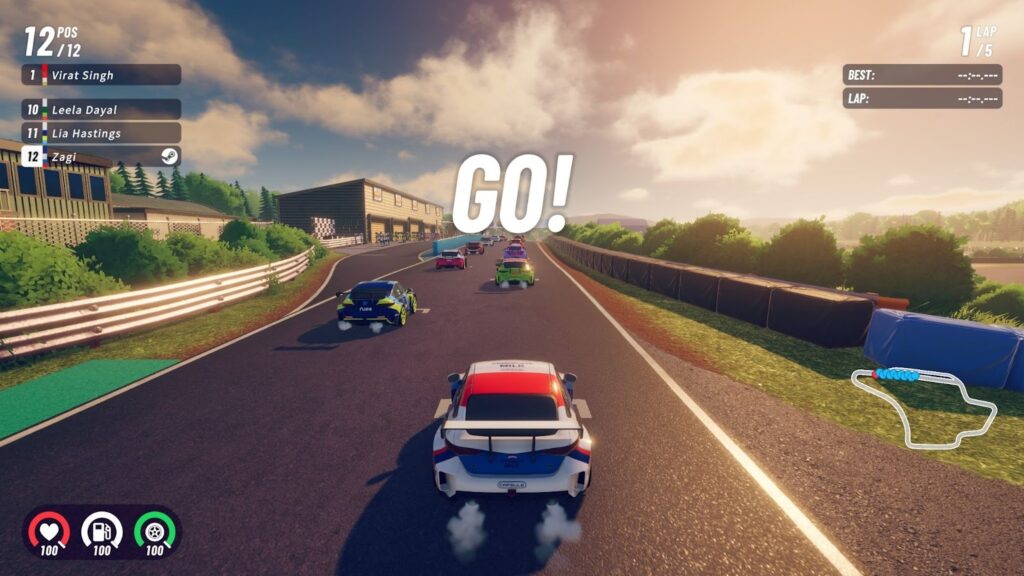Click the fuel pump gauge icon
This screenshot has height=576, width=1024.
(x=101, y=531)
